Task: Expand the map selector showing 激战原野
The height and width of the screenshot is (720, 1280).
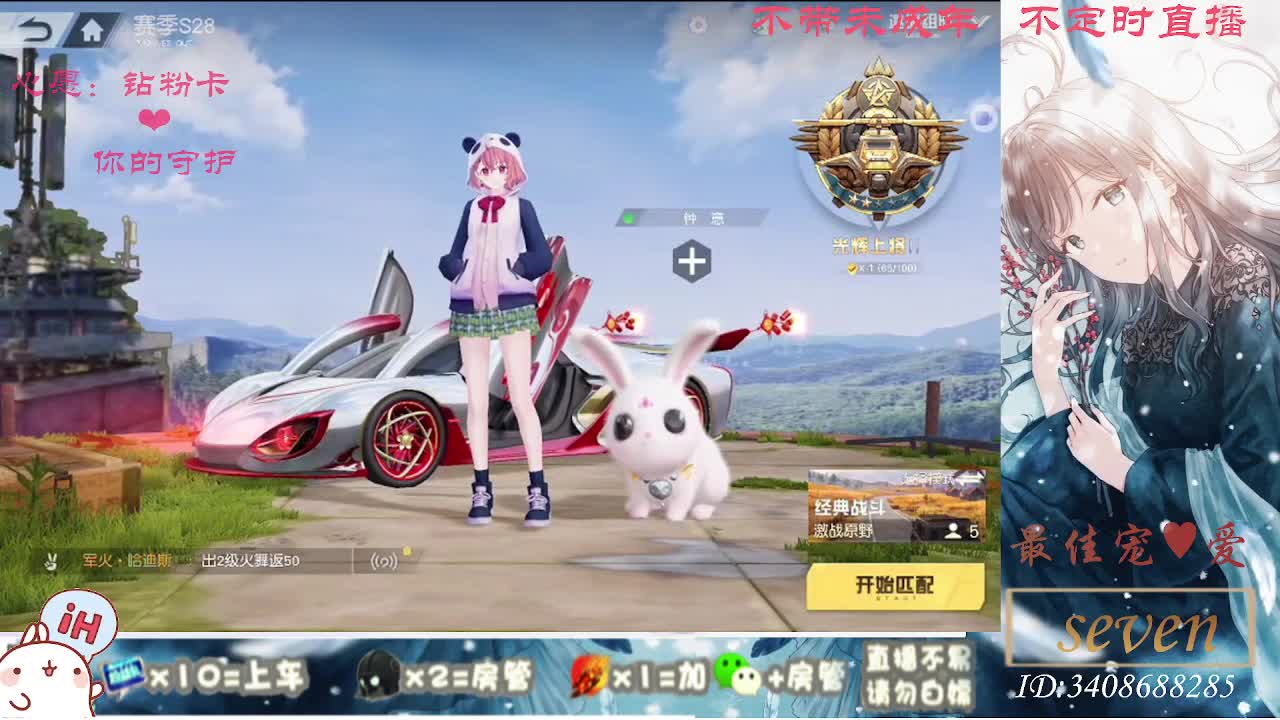Action: point(845,531)
